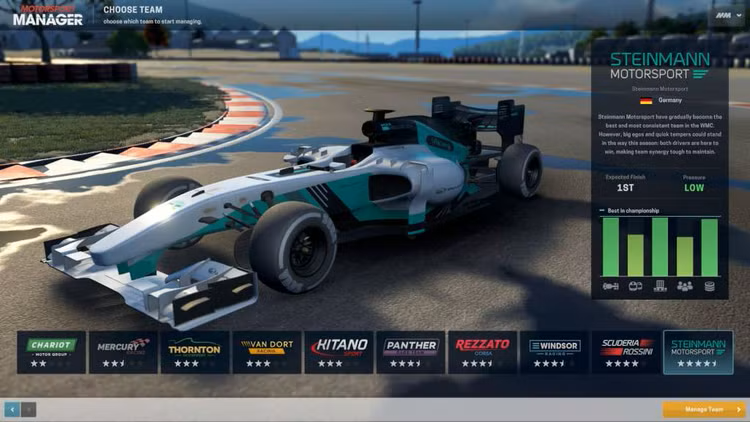Viewport: 750px width, 422px height.
Task: Pick the Rezzato Corsa team
Action: point(482,352)
